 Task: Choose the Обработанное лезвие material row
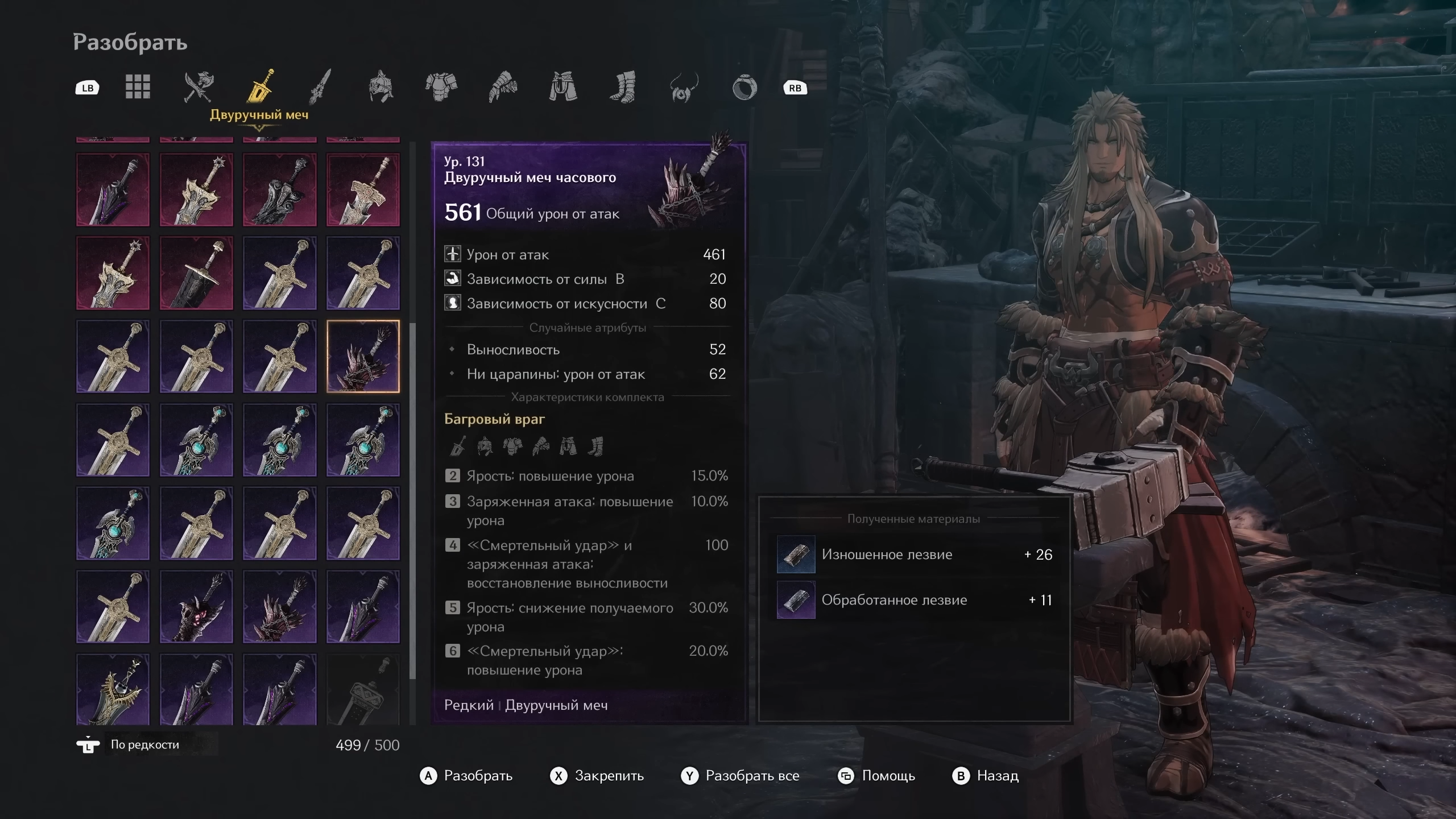point(914,600)
